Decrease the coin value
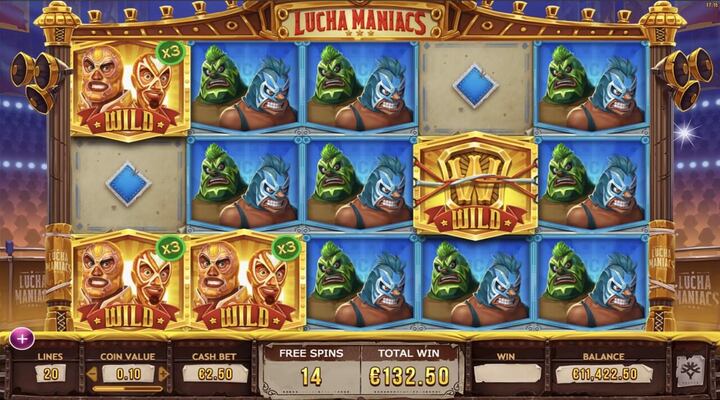Viewport: 720px width, 400px height. (93, 373)
